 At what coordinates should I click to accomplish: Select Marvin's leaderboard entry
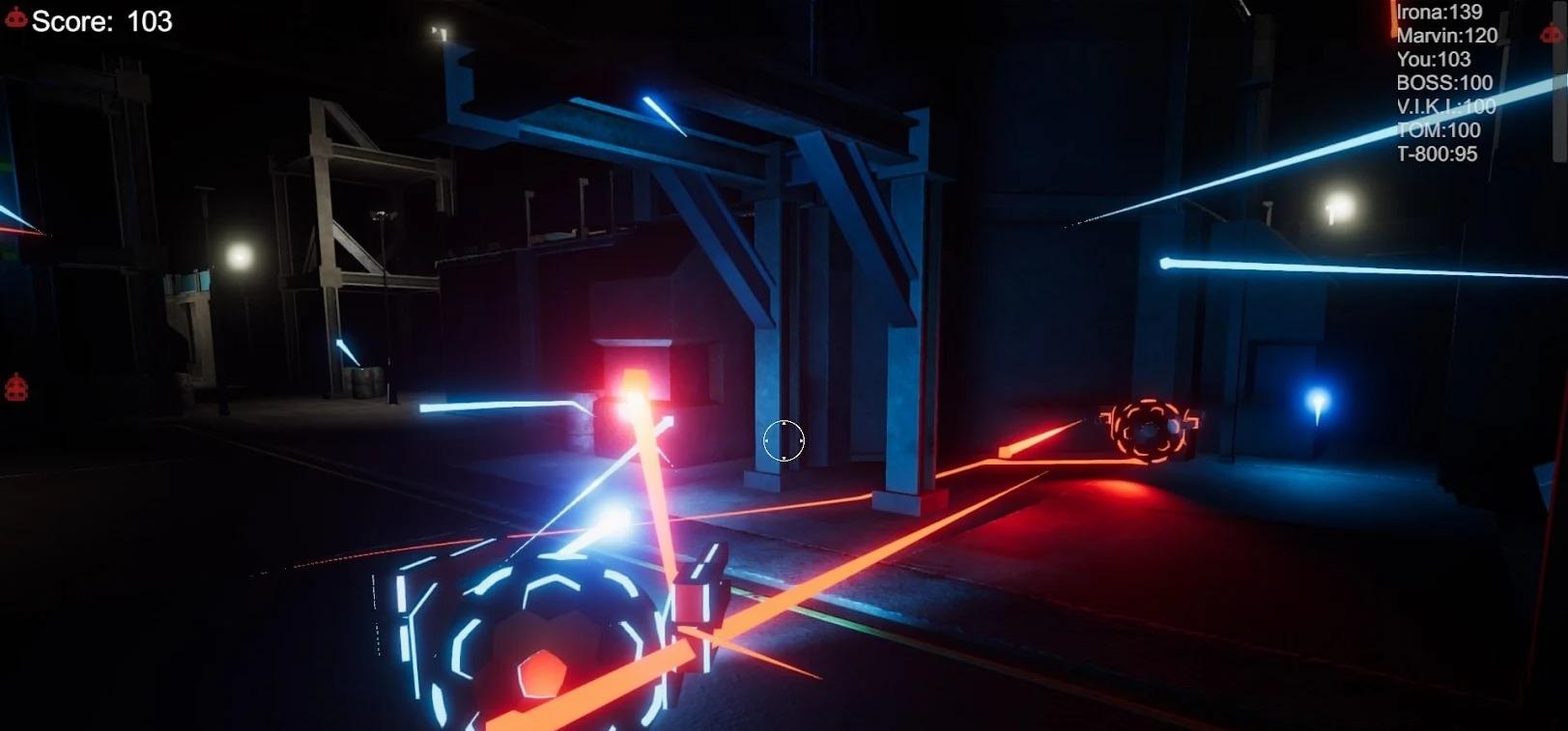coord(1446,36)
